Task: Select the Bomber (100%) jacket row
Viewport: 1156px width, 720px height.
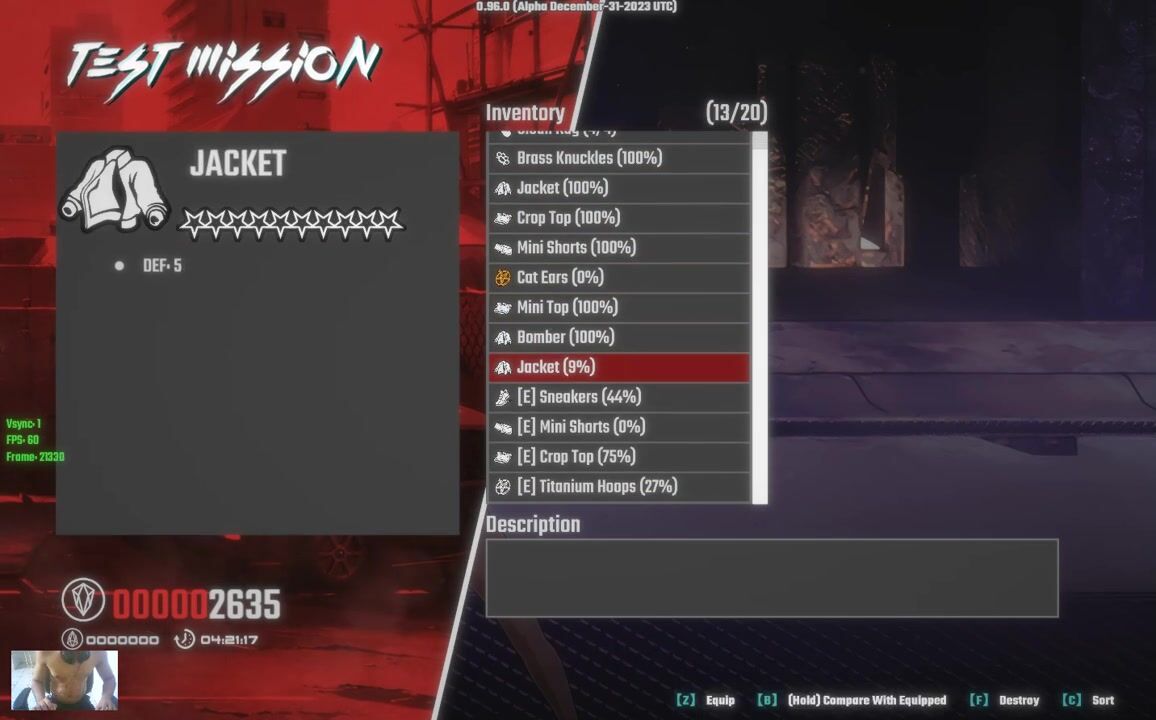Action: (x=618, y=338)
